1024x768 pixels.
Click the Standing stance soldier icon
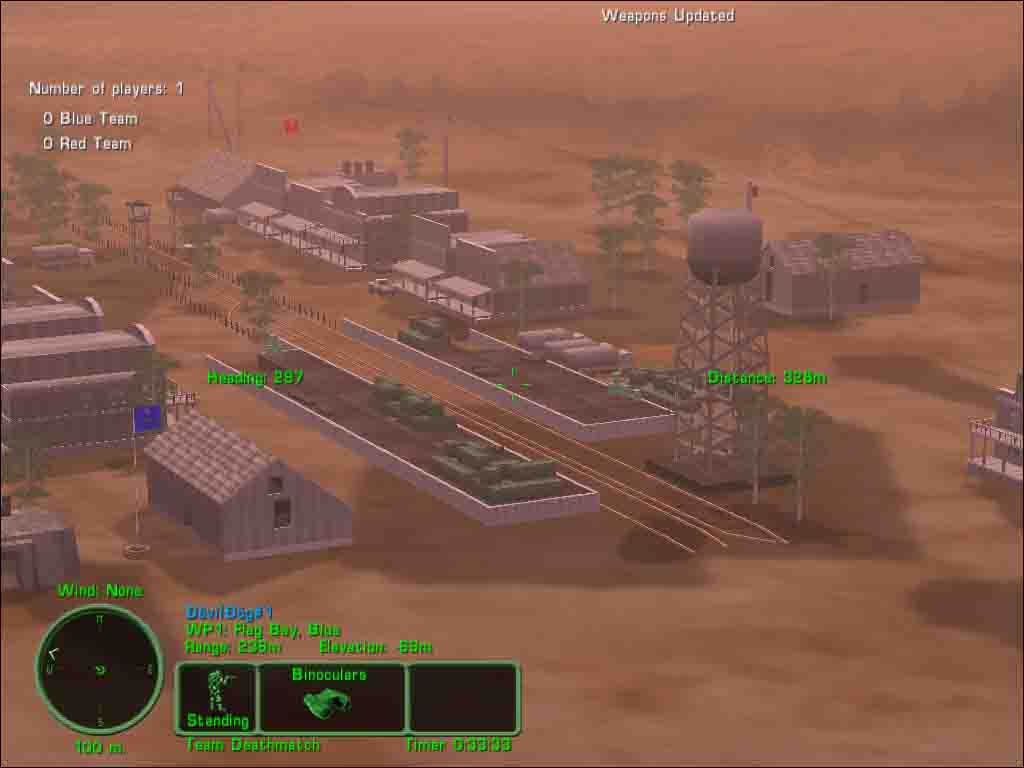[x=217, y=692]
